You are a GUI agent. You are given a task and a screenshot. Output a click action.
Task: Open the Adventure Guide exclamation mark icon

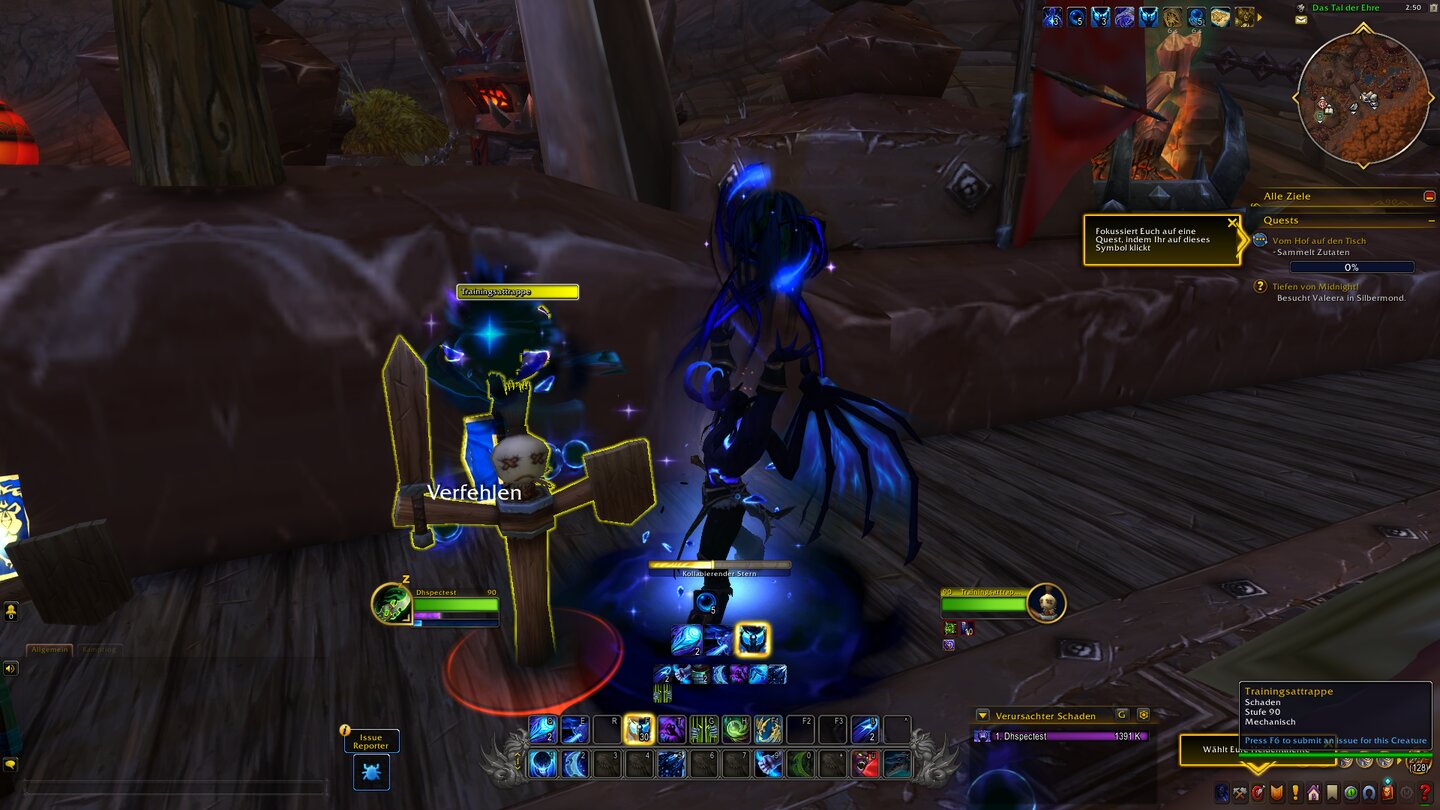pos(1295,792)
